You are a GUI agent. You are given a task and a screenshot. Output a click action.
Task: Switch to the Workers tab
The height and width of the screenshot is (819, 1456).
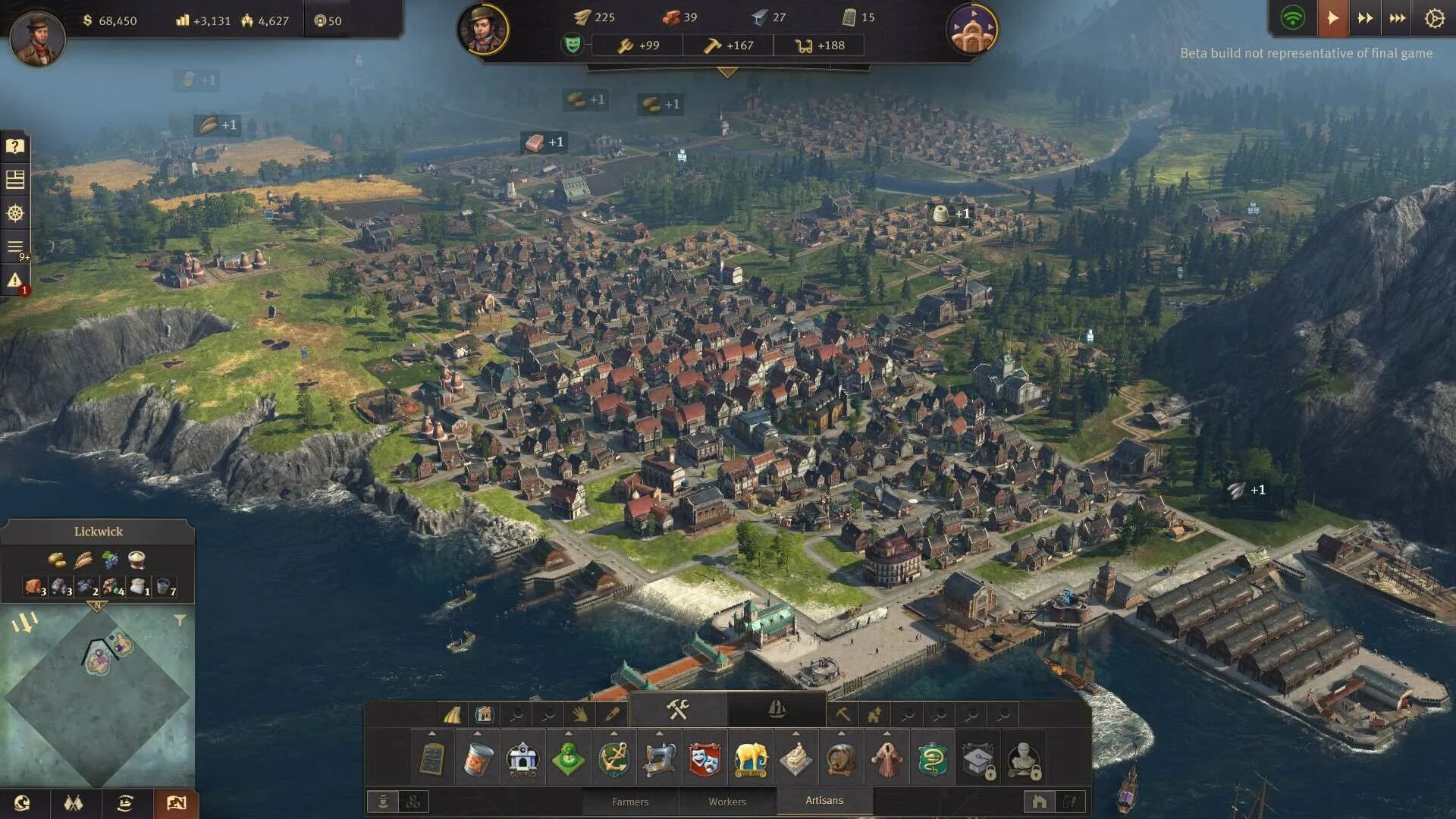(727, 802)
